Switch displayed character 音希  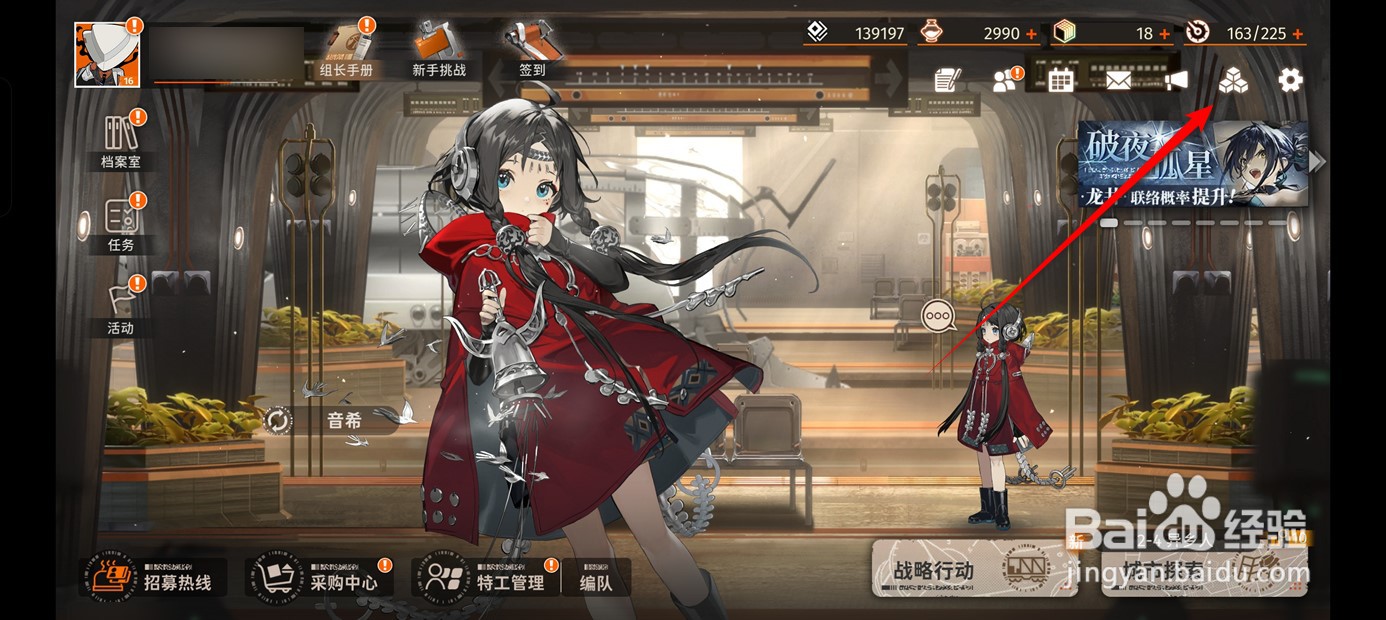tap(277, 420)
